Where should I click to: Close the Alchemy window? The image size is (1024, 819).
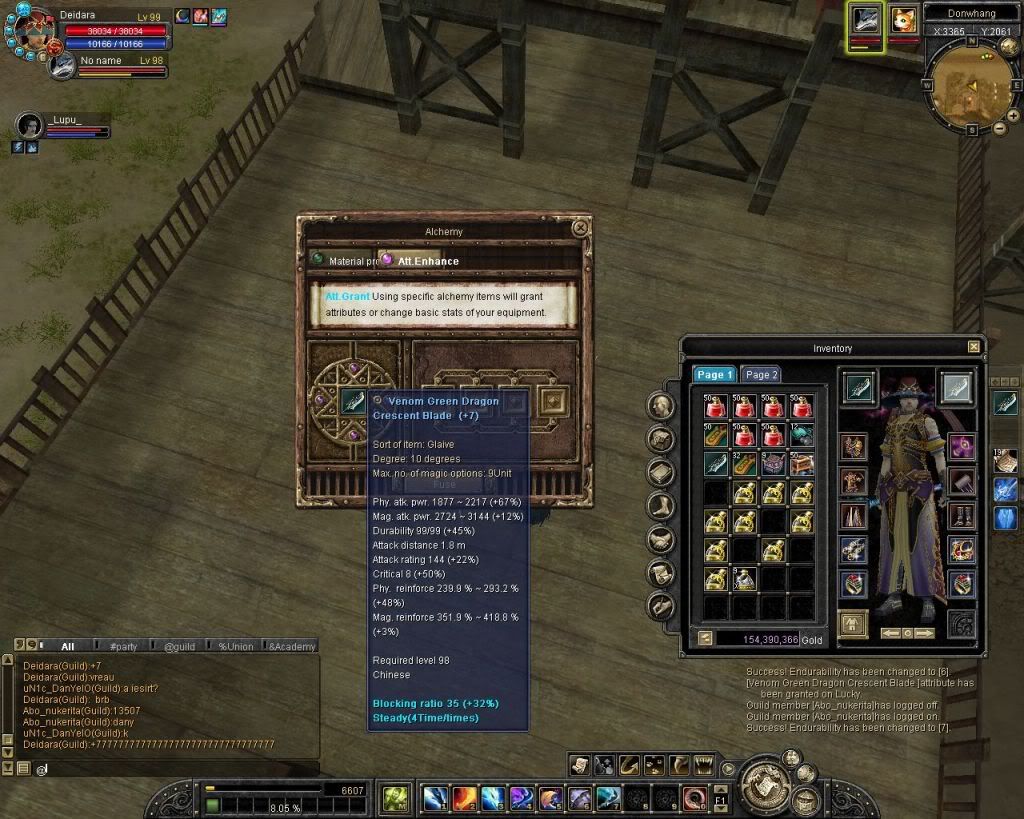point(579,228)
